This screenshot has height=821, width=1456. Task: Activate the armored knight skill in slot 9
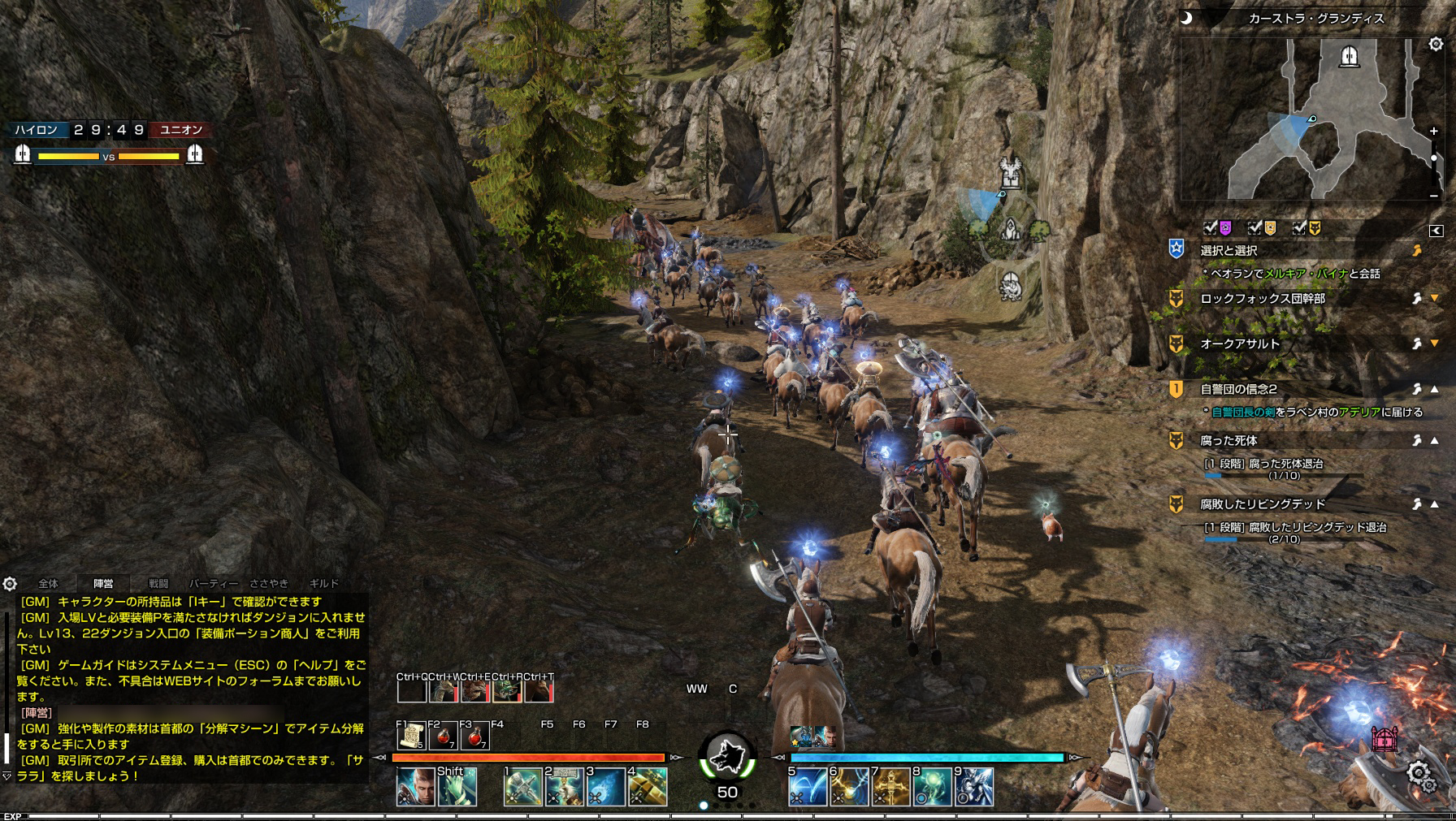point(973,786)
